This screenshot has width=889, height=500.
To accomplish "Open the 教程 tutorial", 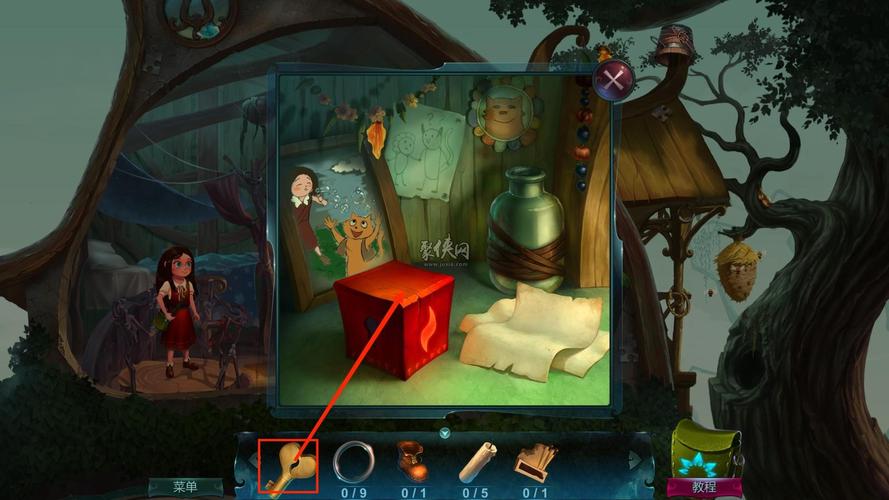I will 703,487.
